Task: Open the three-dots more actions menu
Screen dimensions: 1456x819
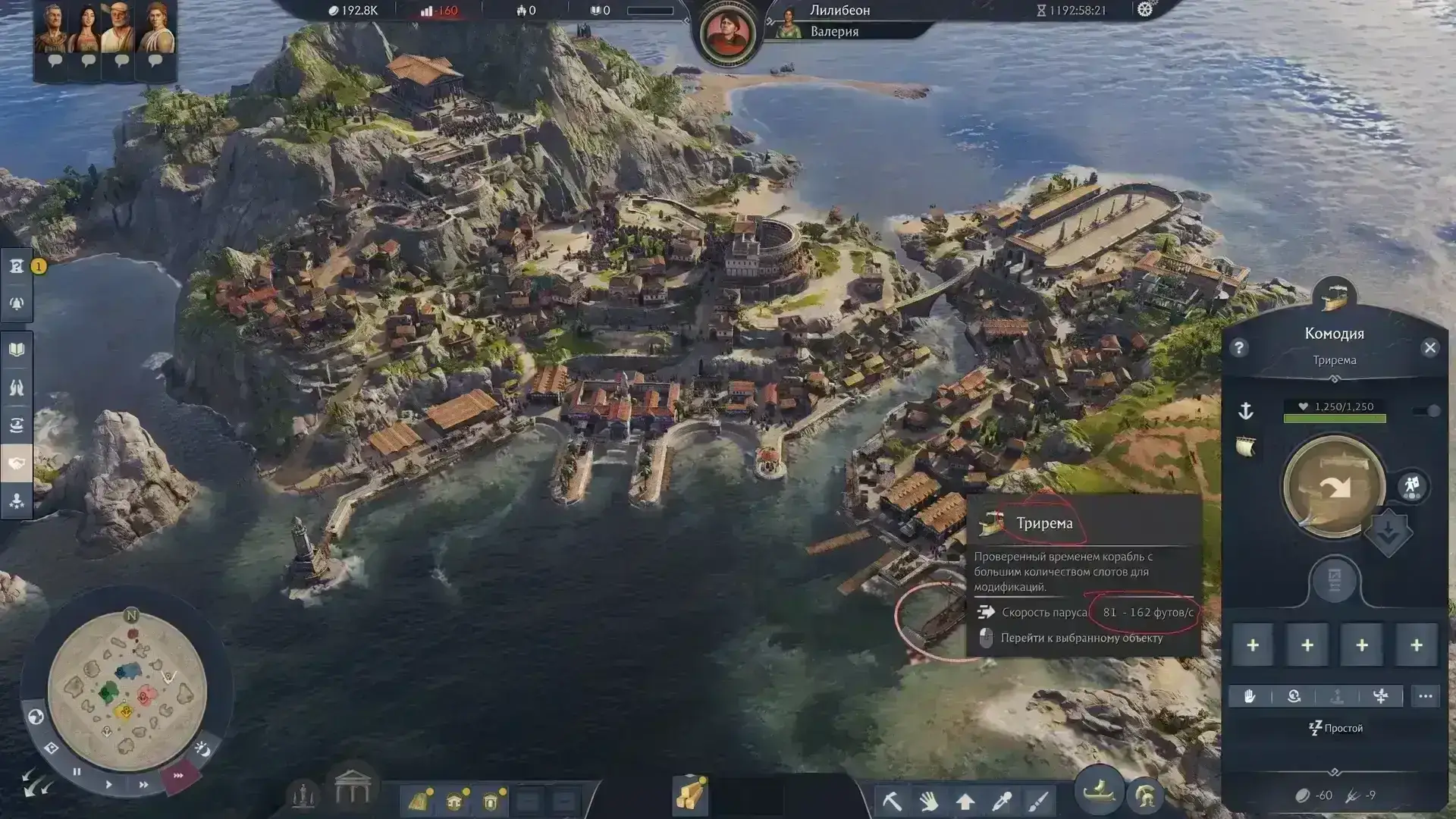Action: 1426,696
